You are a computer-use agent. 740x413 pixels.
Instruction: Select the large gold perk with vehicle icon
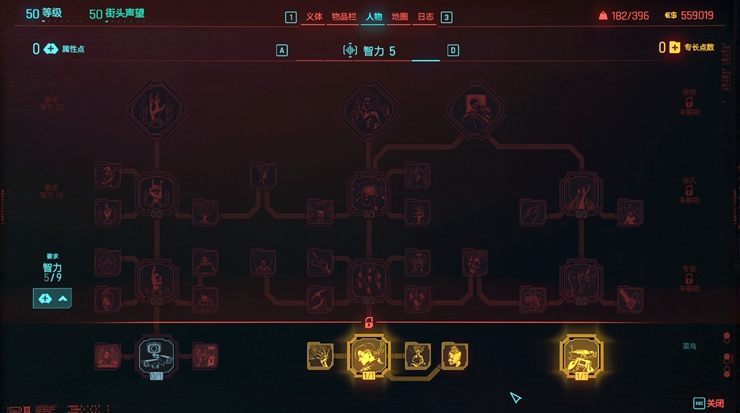click(x=582, y=356)
